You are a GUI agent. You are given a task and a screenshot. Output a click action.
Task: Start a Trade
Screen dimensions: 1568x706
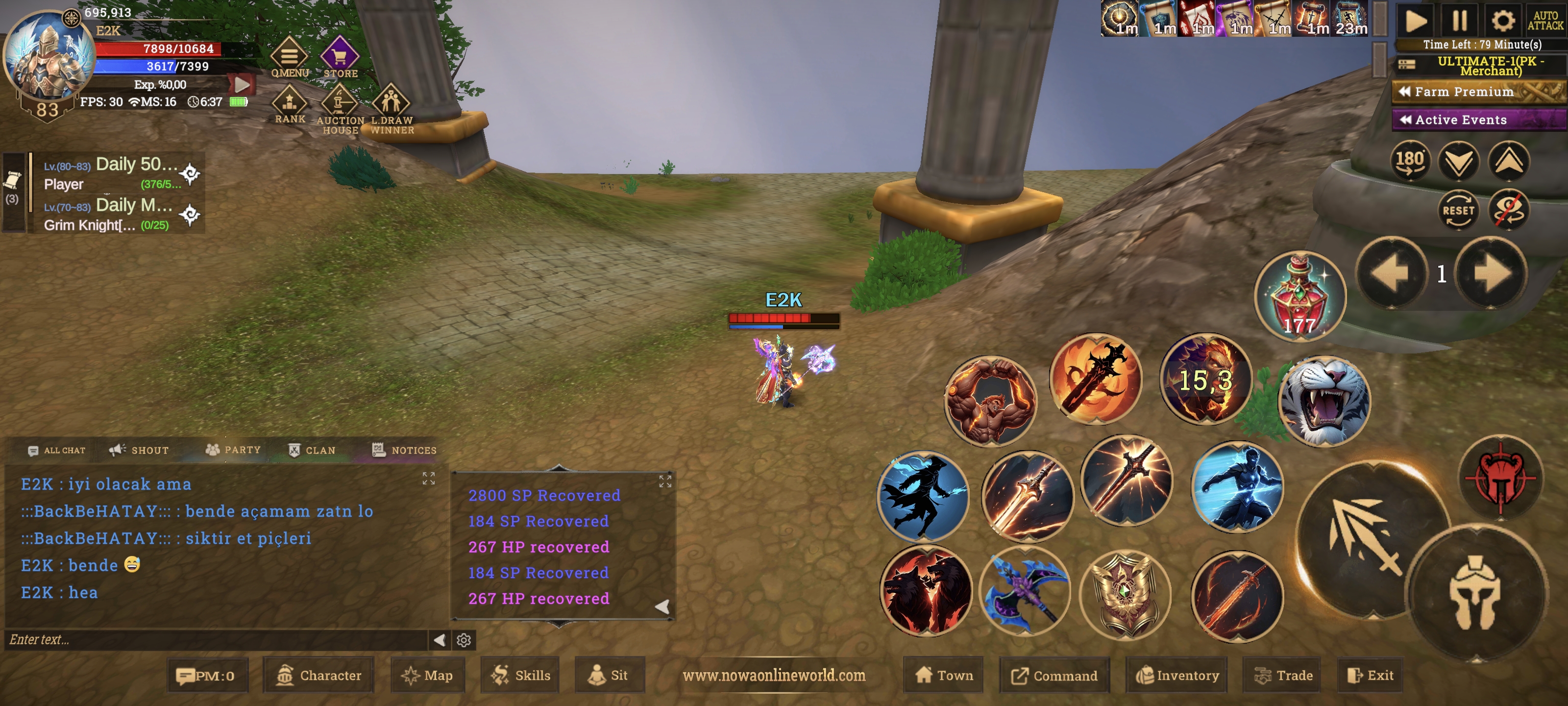(1283, 675)
